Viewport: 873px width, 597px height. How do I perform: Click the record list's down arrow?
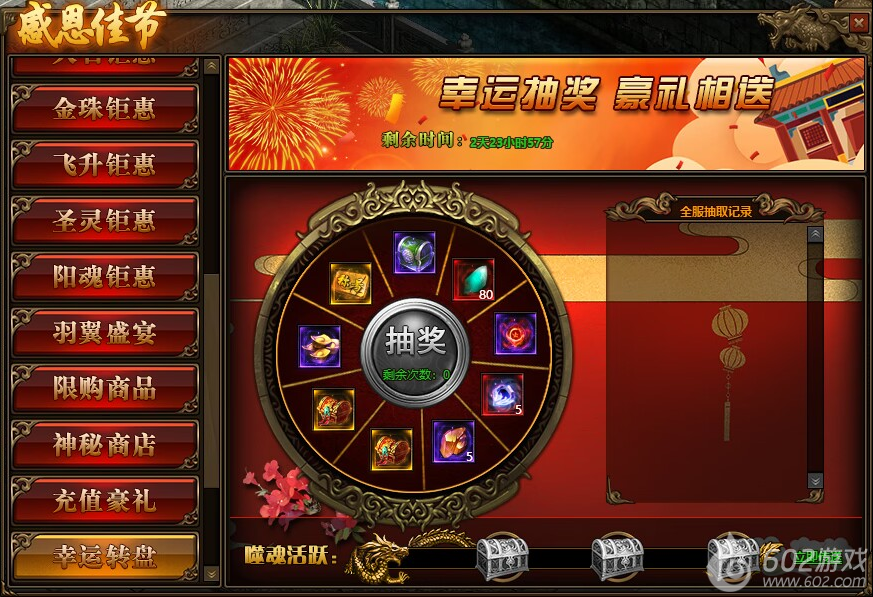coord(815,481)
